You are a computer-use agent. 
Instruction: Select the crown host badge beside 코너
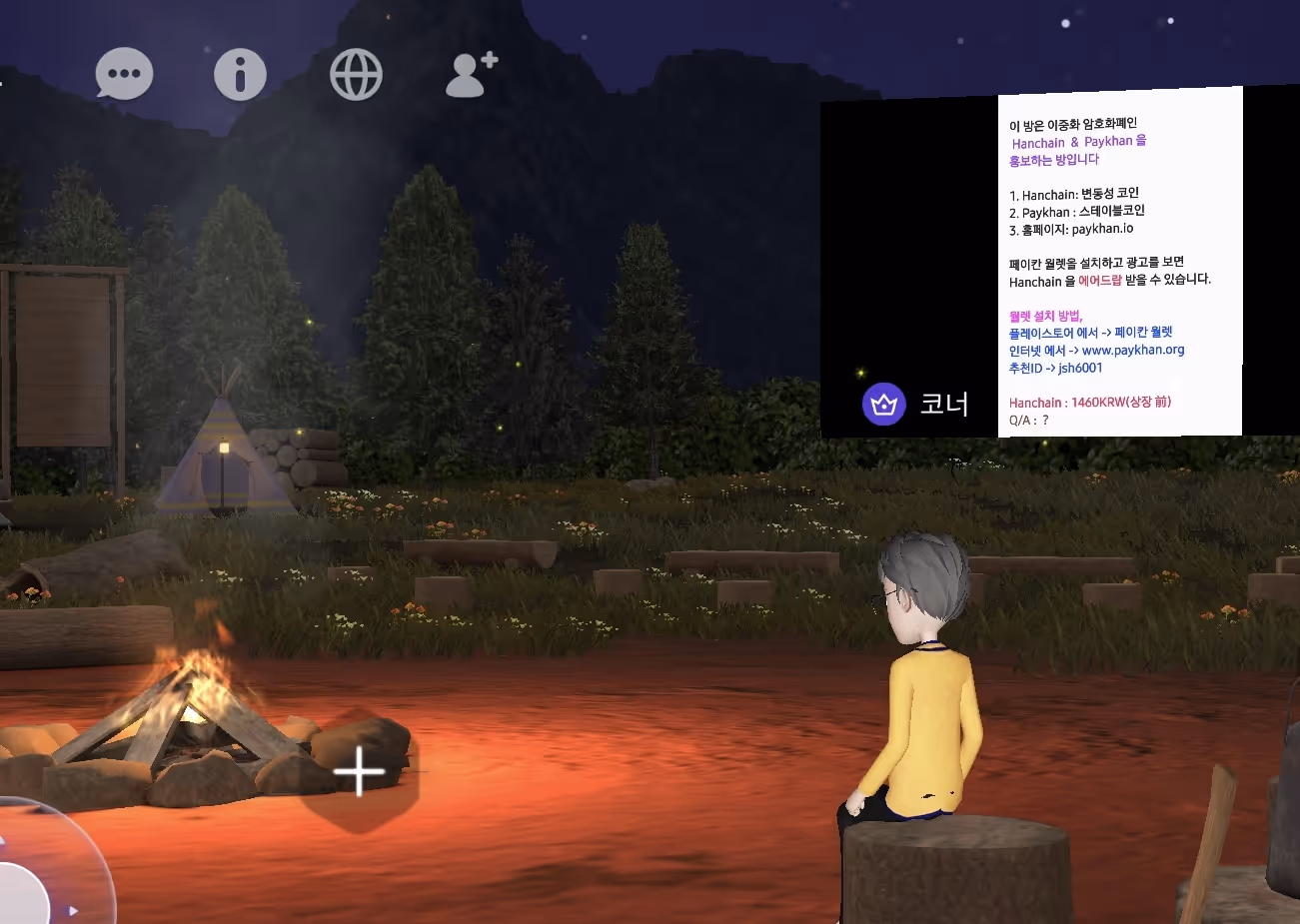click(x=883, y=405)
